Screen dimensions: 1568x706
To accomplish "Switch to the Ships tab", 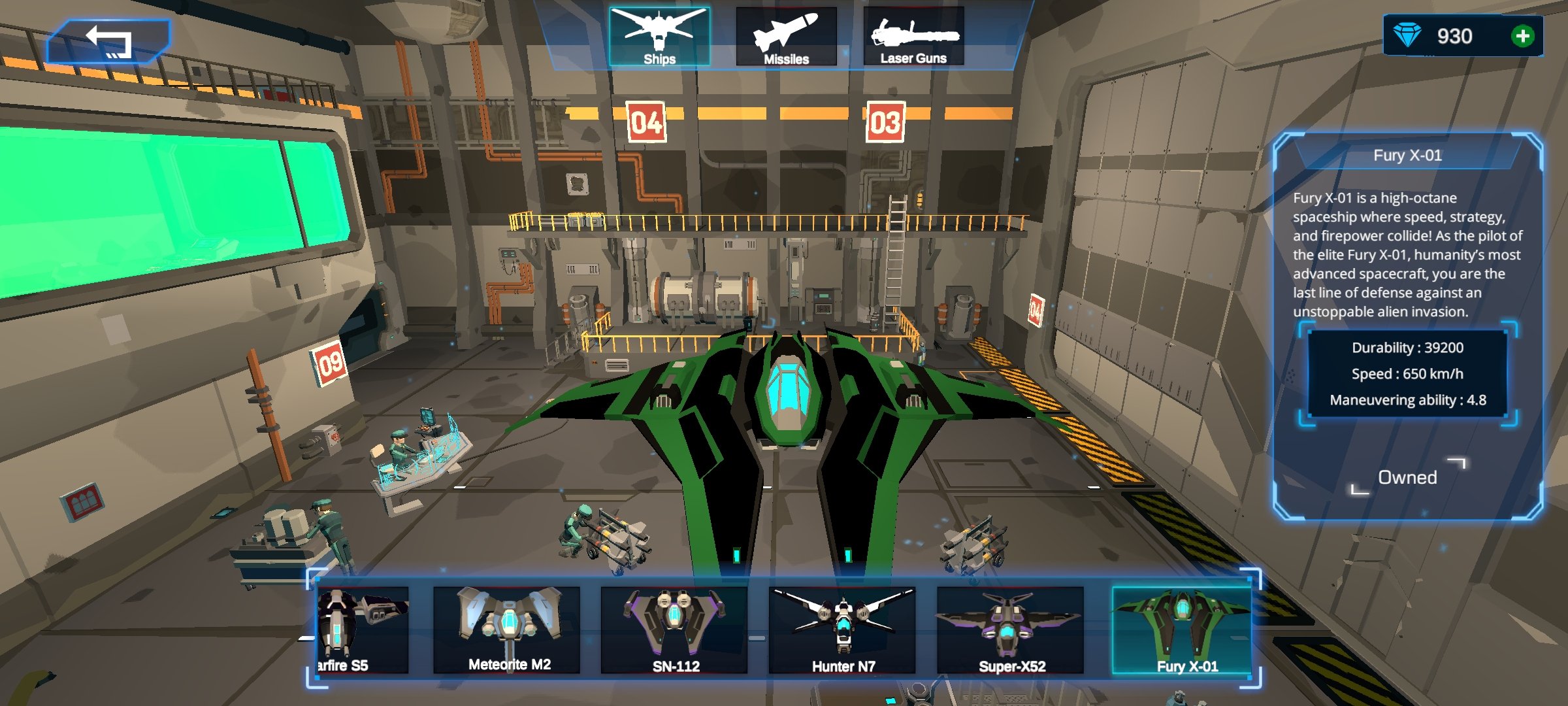I will click(x=659, y=37).
